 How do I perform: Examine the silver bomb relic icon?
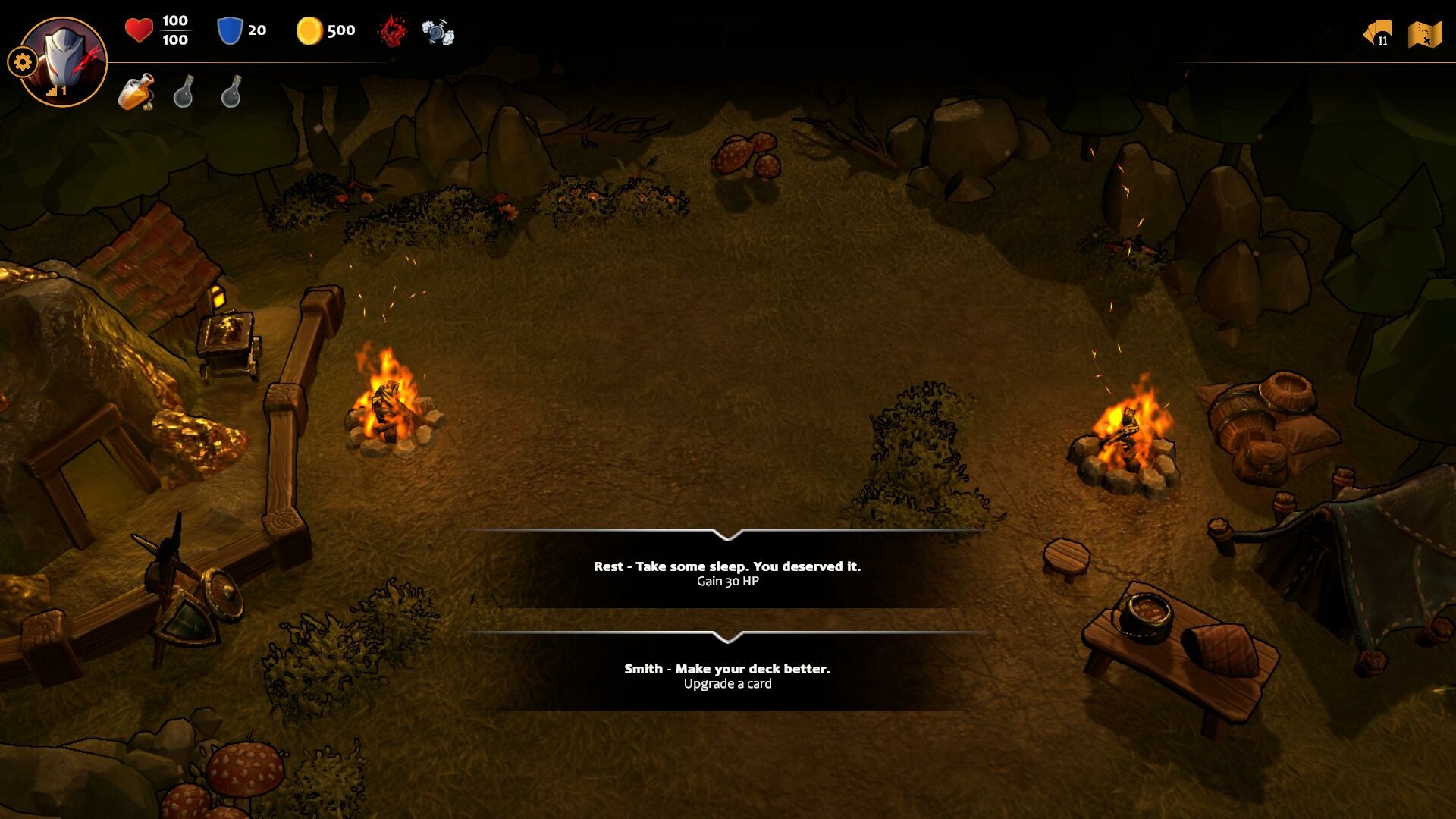click(436, 31)
